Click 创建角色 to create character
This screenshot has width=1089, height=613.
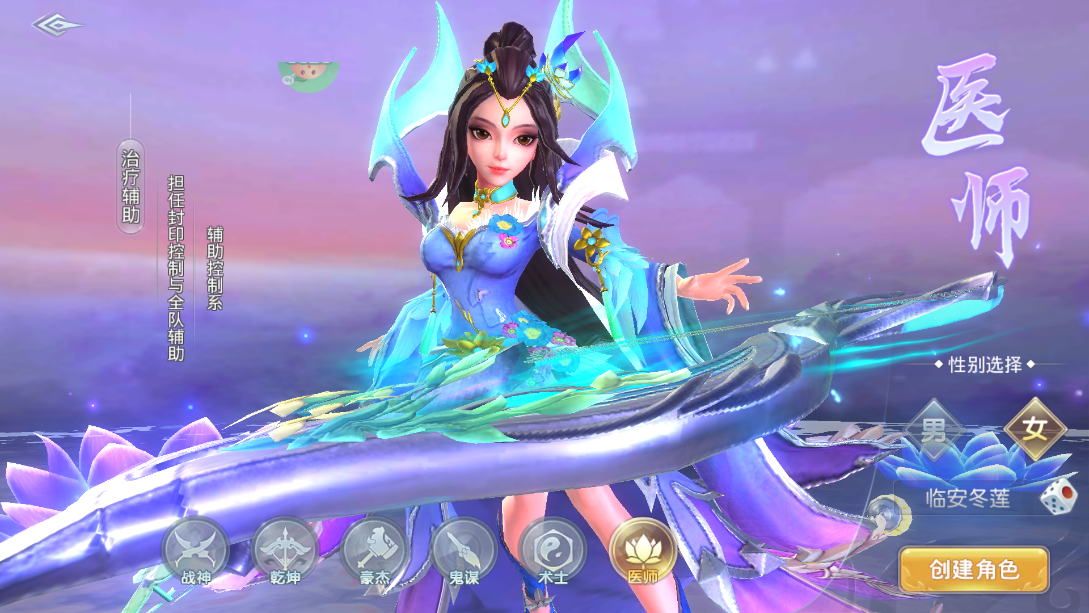pos(974,570)
